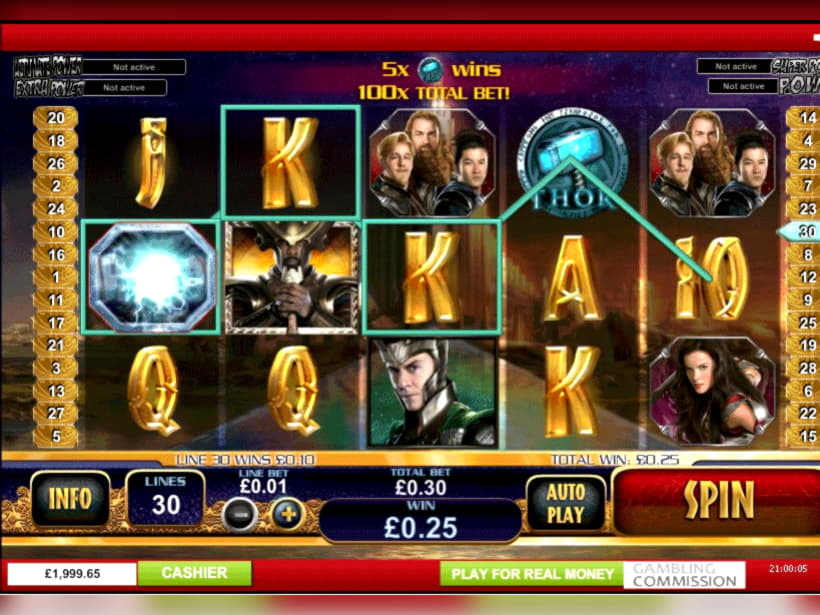
Task: Click the Gambling Commission logo
Action: pos(684,574)
